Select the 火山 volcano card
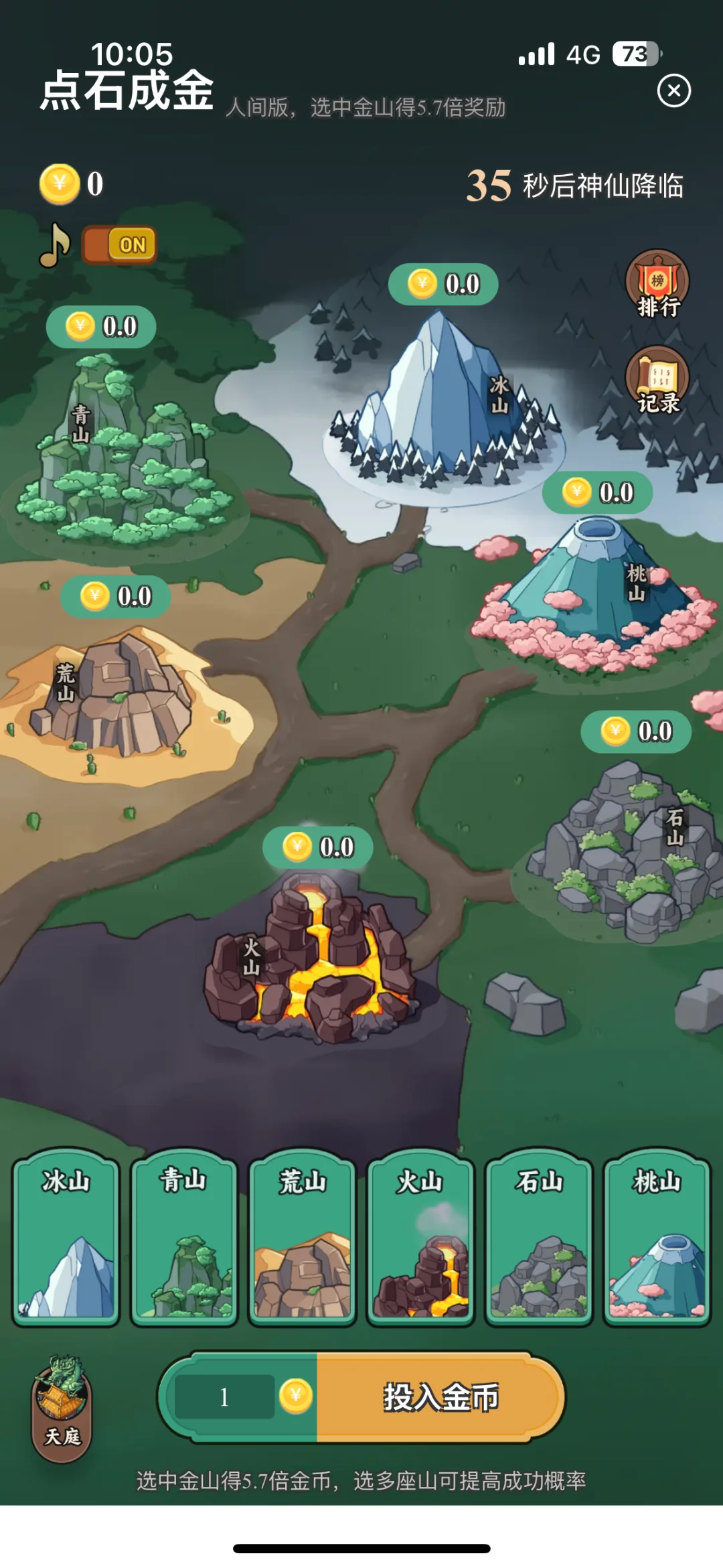 tap(421, 1238)
